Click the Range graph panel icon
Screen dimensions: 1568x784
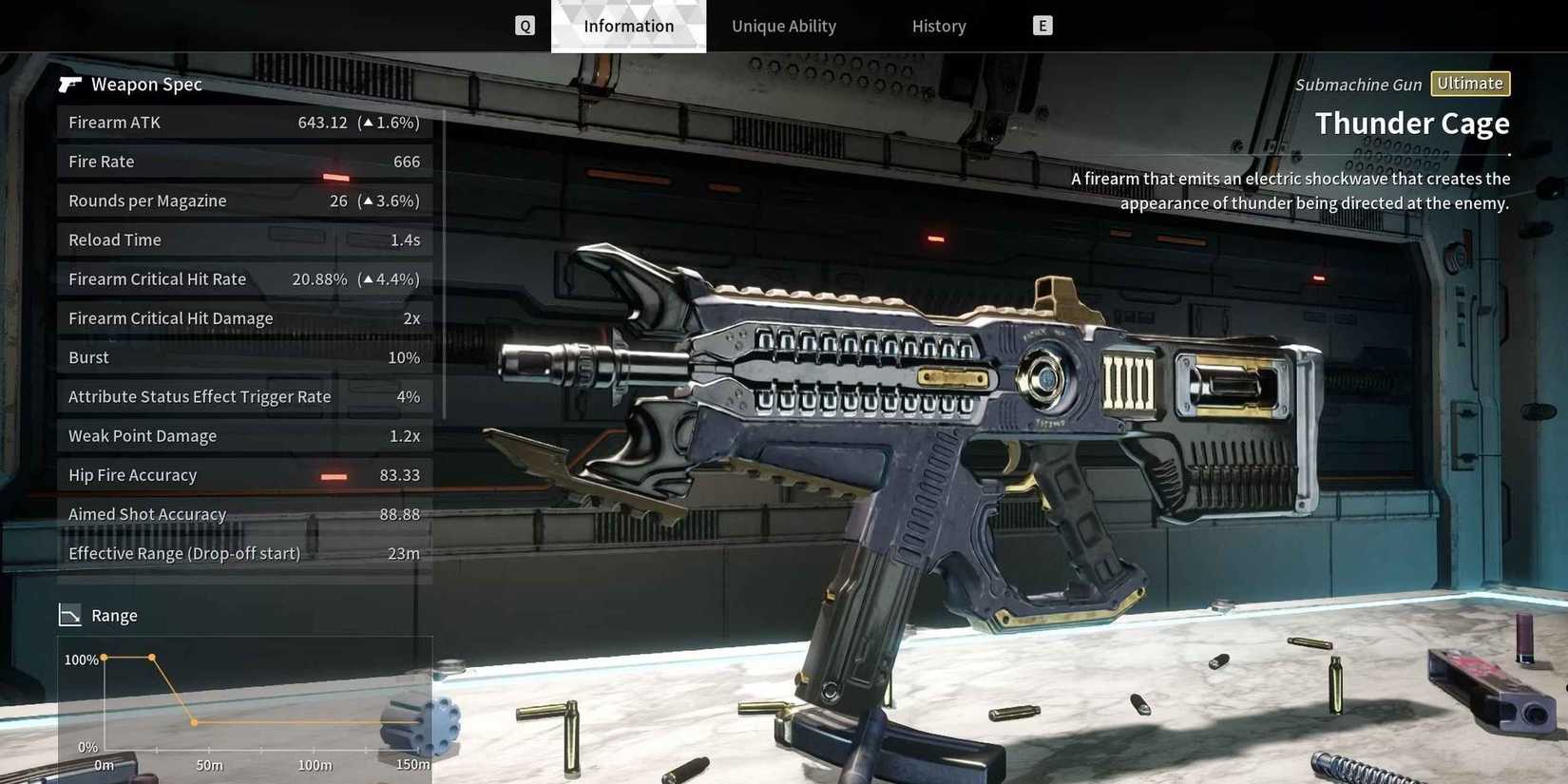(x=70, y=614)
